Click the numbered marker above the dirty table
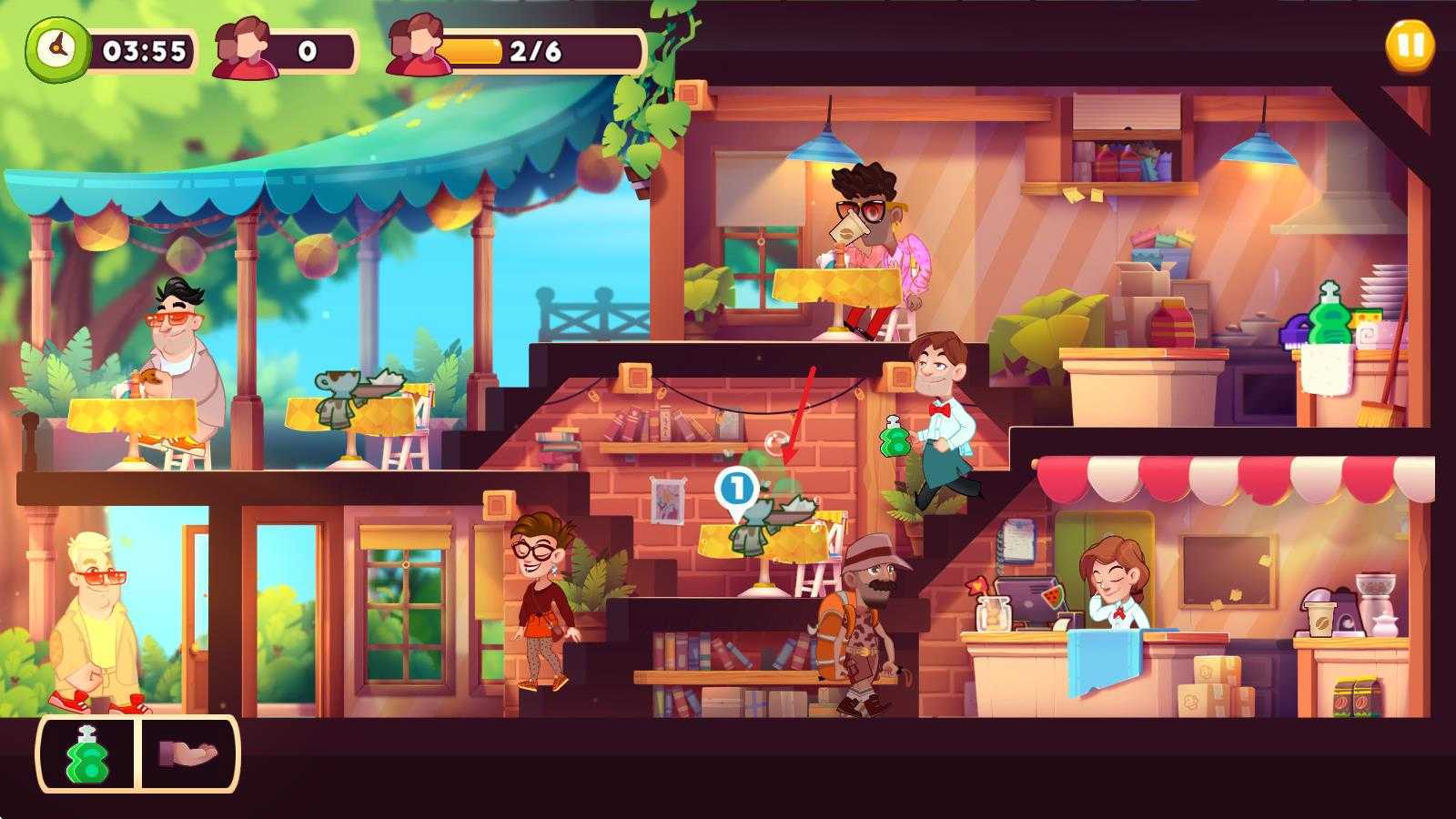Viewport: 1456px width, 819px height. point(736,489)
